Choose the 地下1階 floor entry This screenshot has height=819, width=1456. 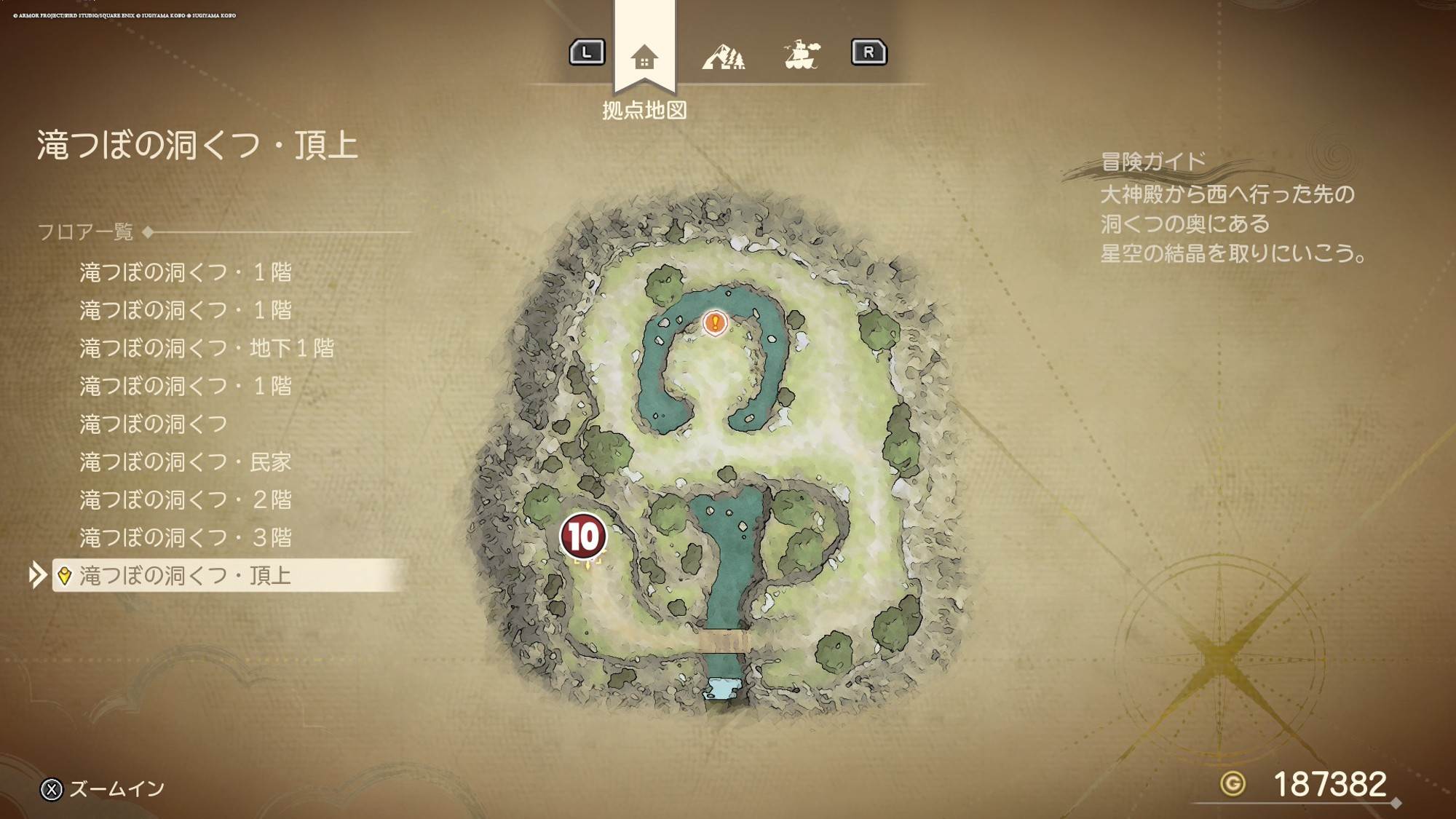207,348
